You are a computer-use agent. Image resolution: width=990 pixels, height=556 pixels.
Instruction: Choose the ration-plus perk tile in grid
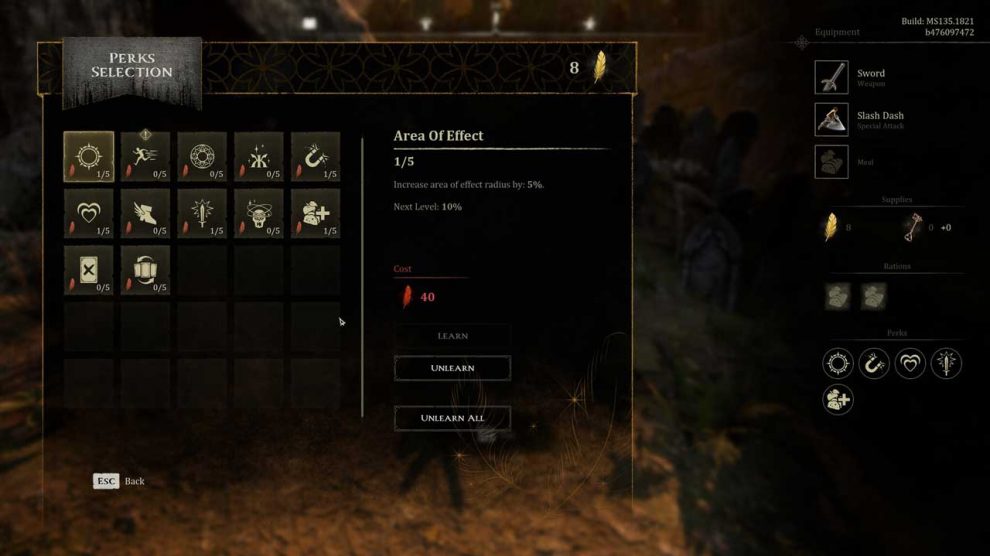point(315,213)
